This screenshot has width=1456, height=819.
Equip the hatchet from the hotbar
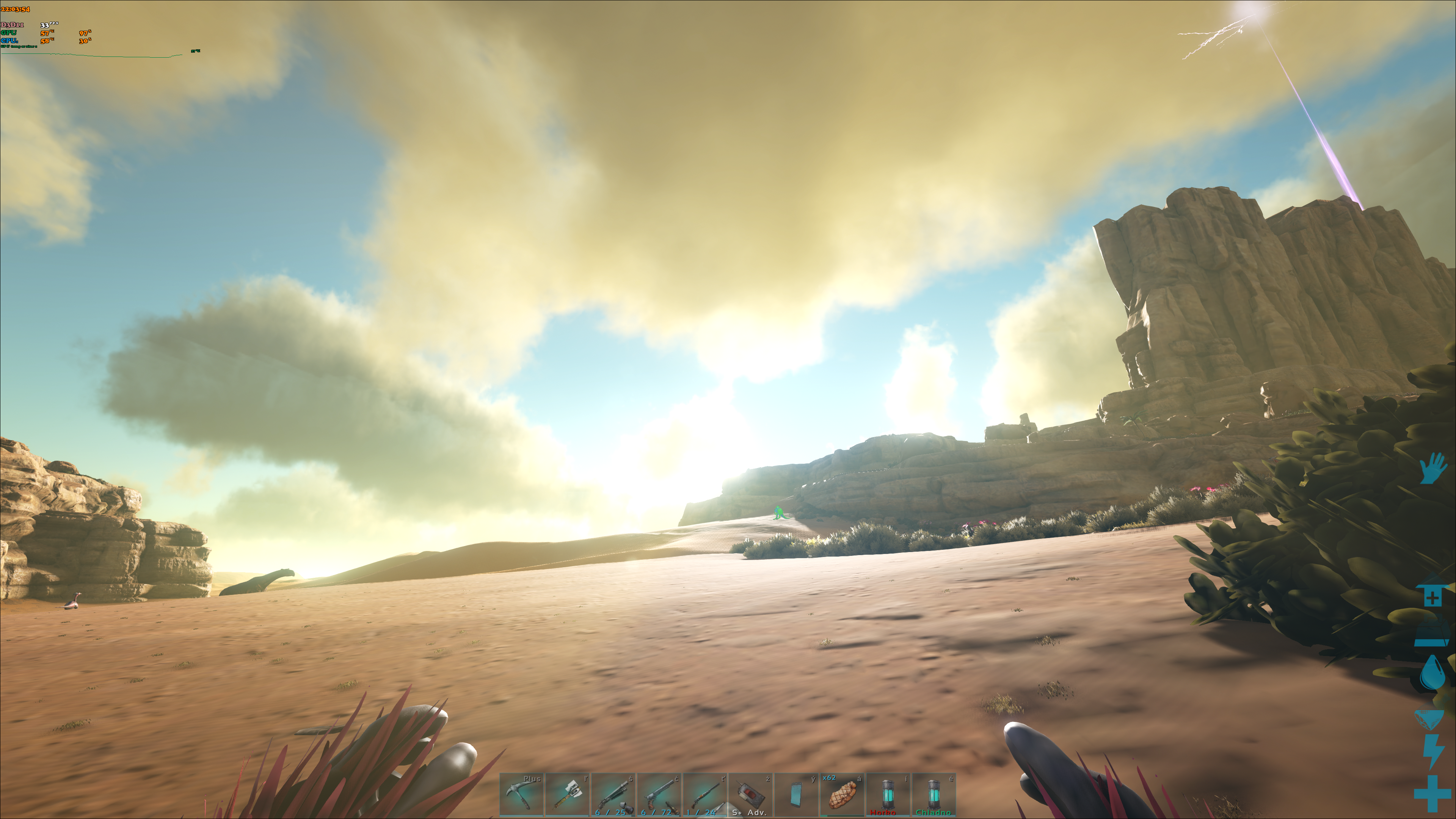click(x=568, y=795)
